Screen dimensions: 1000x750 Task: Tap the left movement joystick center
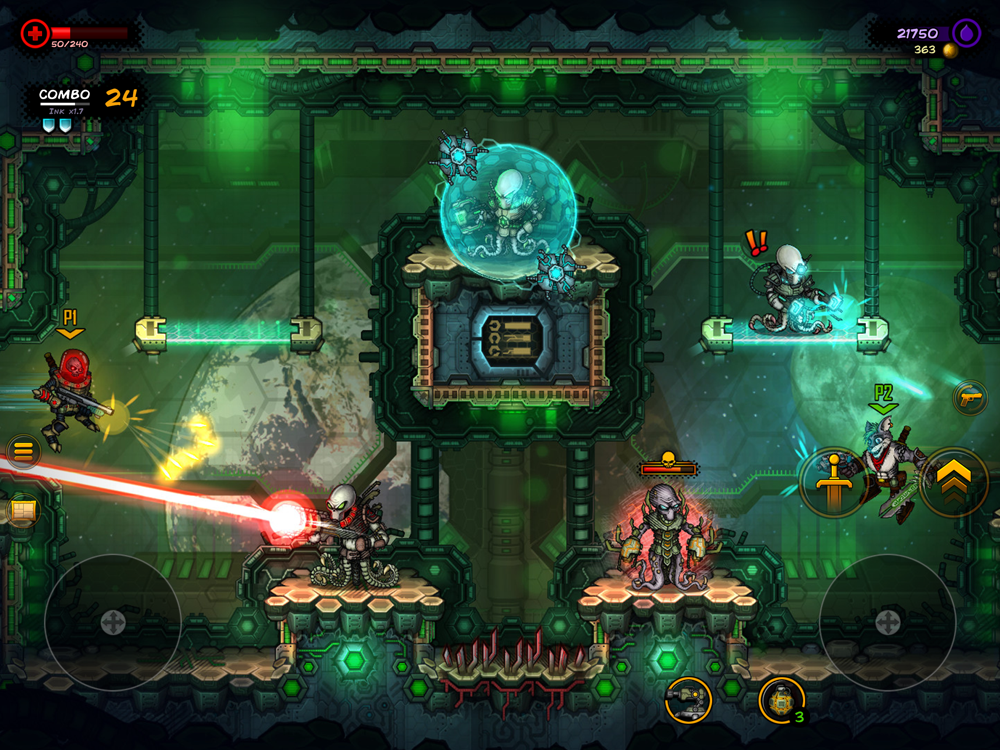112,622
